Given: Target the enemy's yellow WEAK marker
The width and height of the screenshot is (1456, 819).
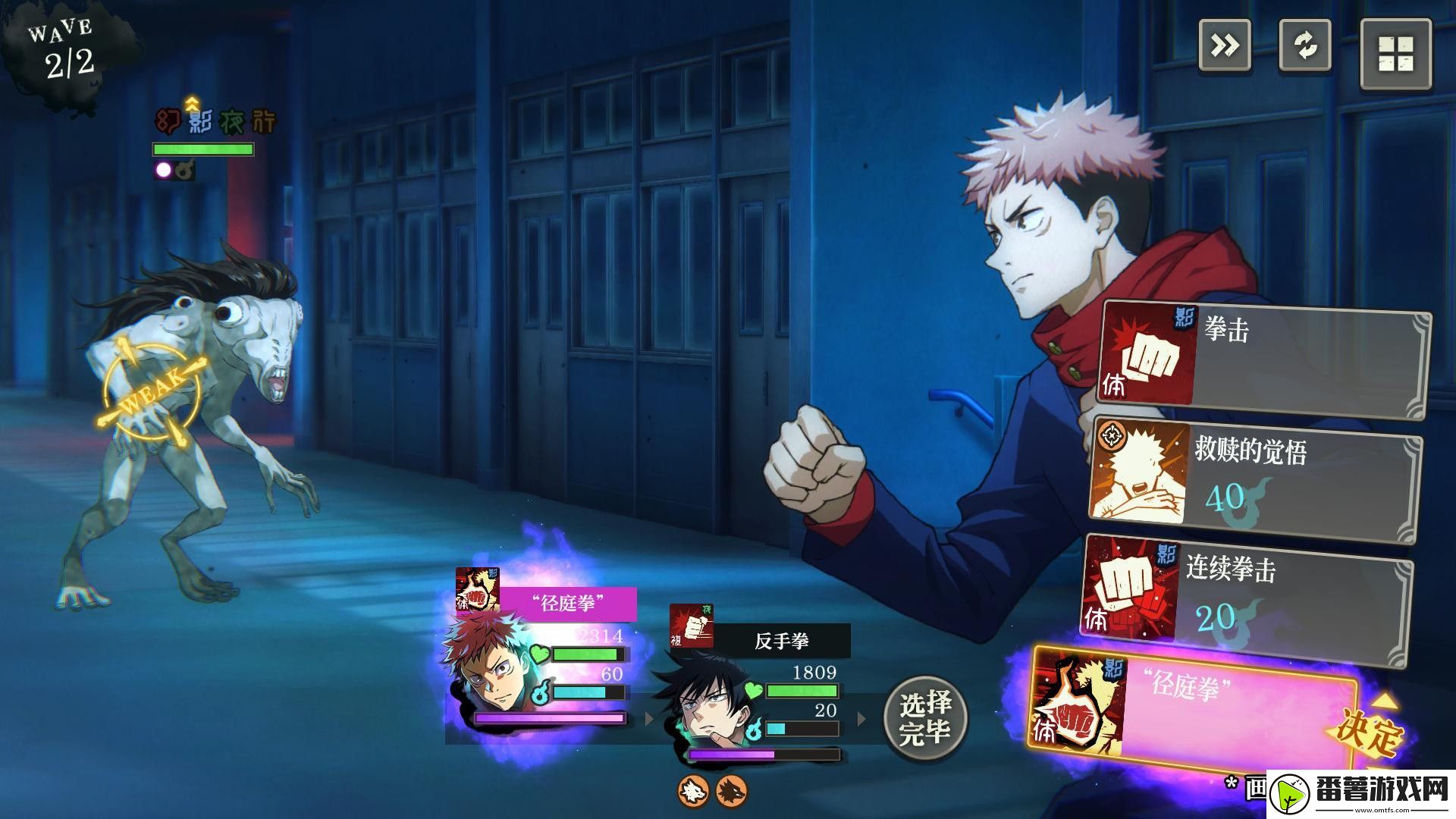Looking at the screenshot, I should tap(152, 391).
